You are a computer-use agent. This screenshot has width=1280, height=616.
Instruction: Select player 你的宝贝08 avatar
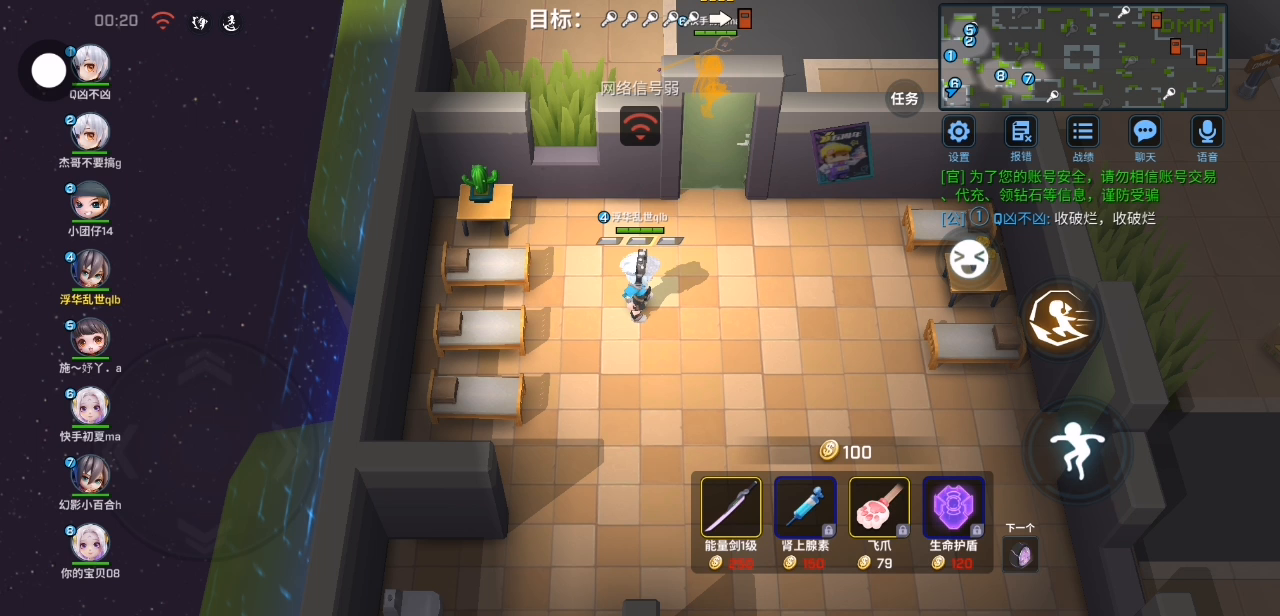(90, 543)
